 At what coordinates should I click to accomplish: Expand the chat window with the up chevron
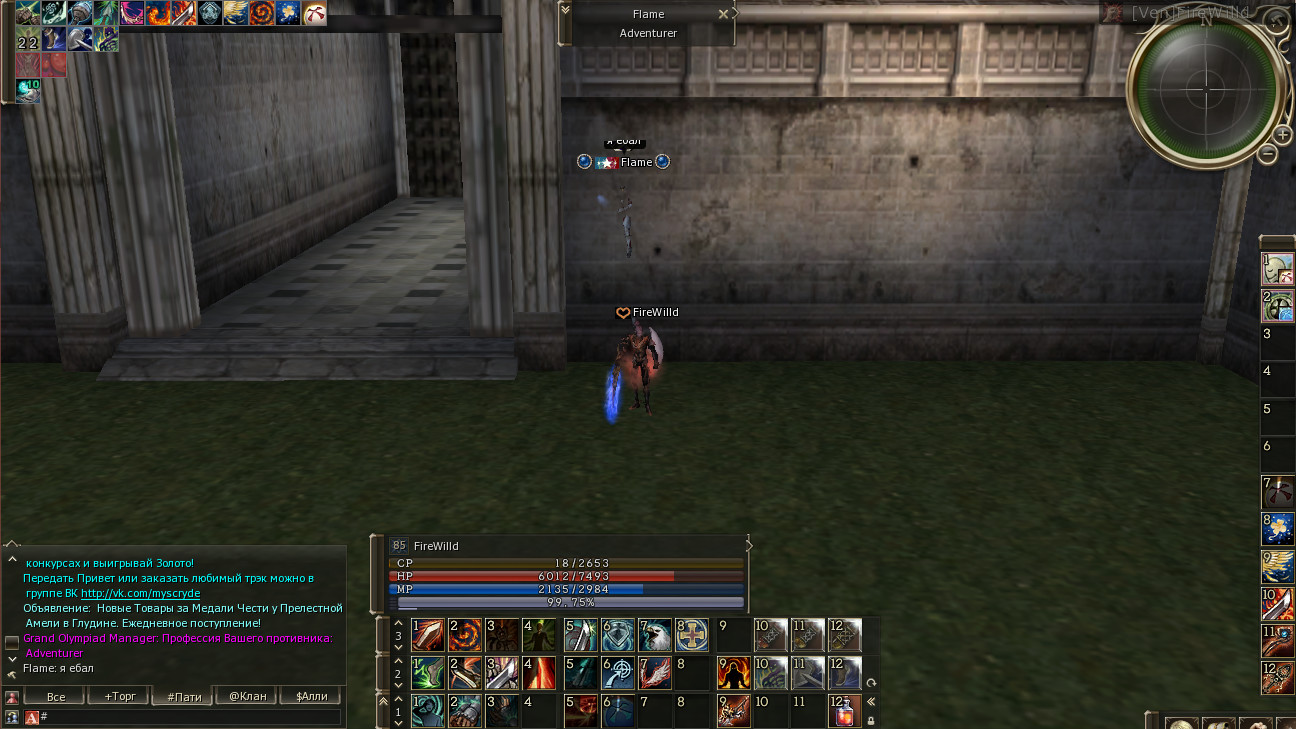click(12, 560)
